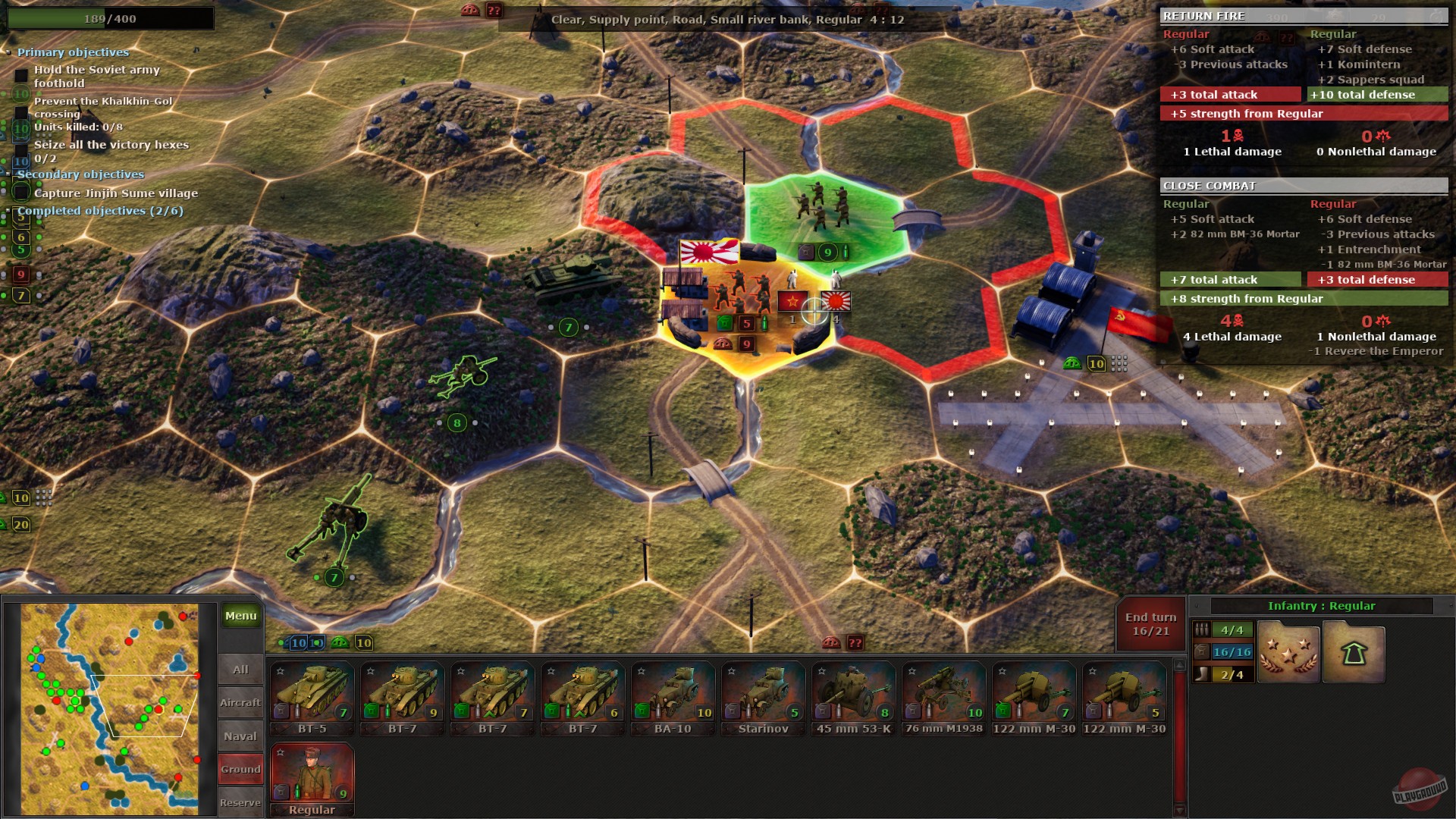1456x819 pixels.
Task: Select the BT-5 tank unit thumbnail
Action: point(312,694)
